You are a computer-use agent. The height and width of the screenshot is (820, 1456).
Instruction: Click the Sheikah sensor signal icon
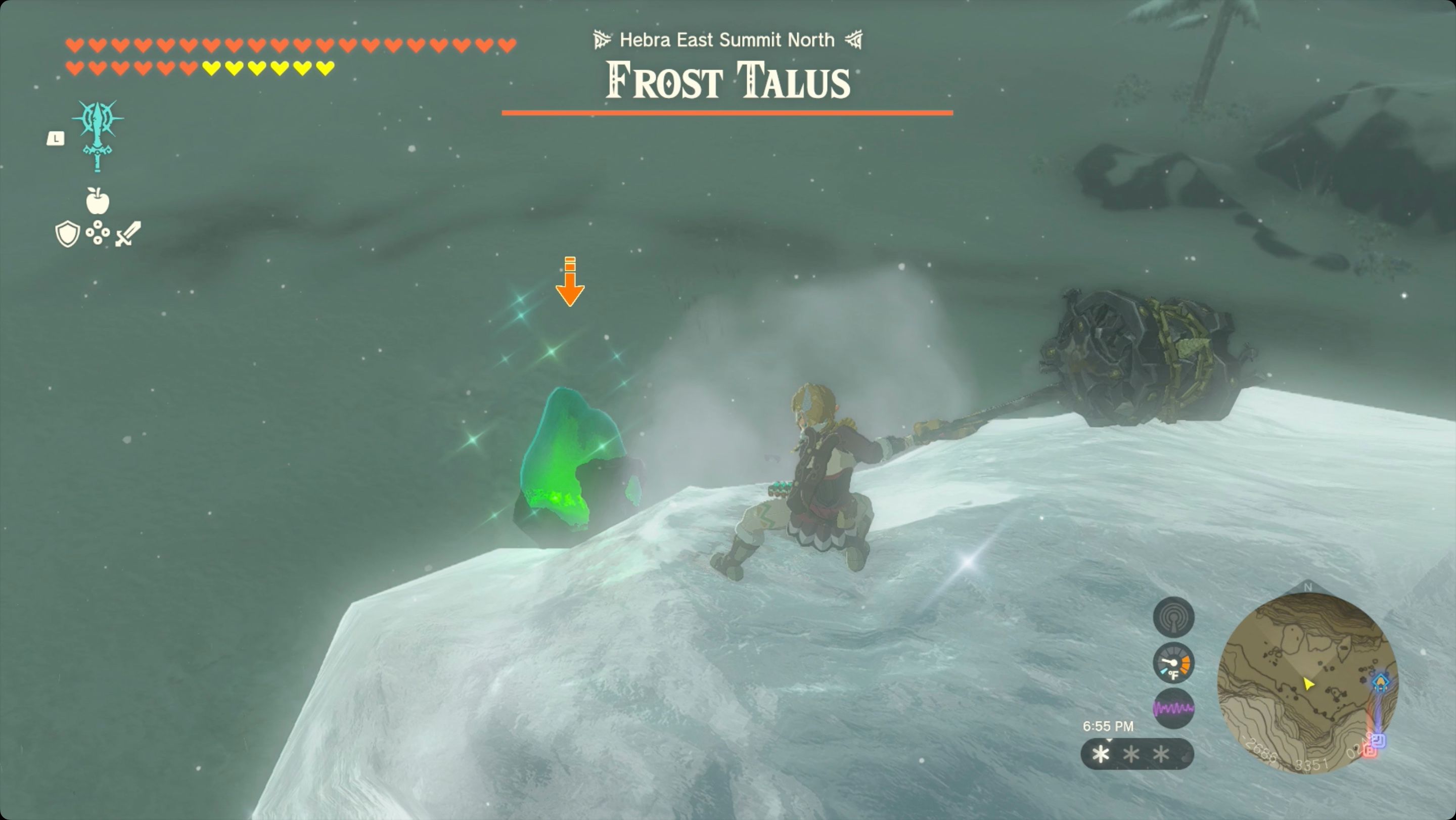(x=1174, y=616)
